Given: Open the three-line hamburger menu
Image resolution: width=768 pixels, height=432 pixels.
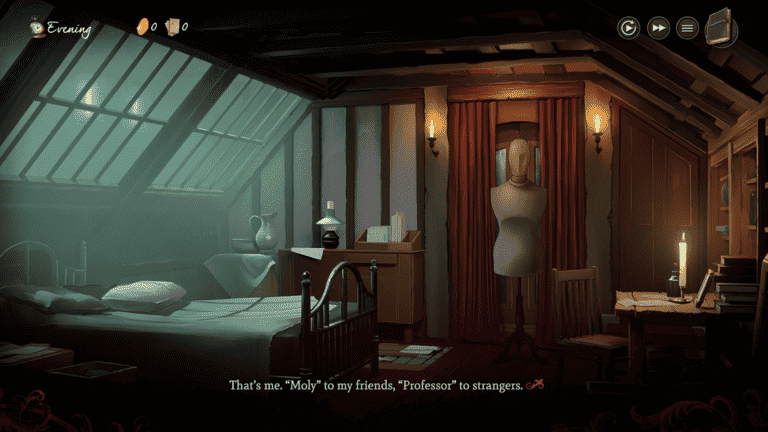Looking at the screenshot, I should point(687,27).
